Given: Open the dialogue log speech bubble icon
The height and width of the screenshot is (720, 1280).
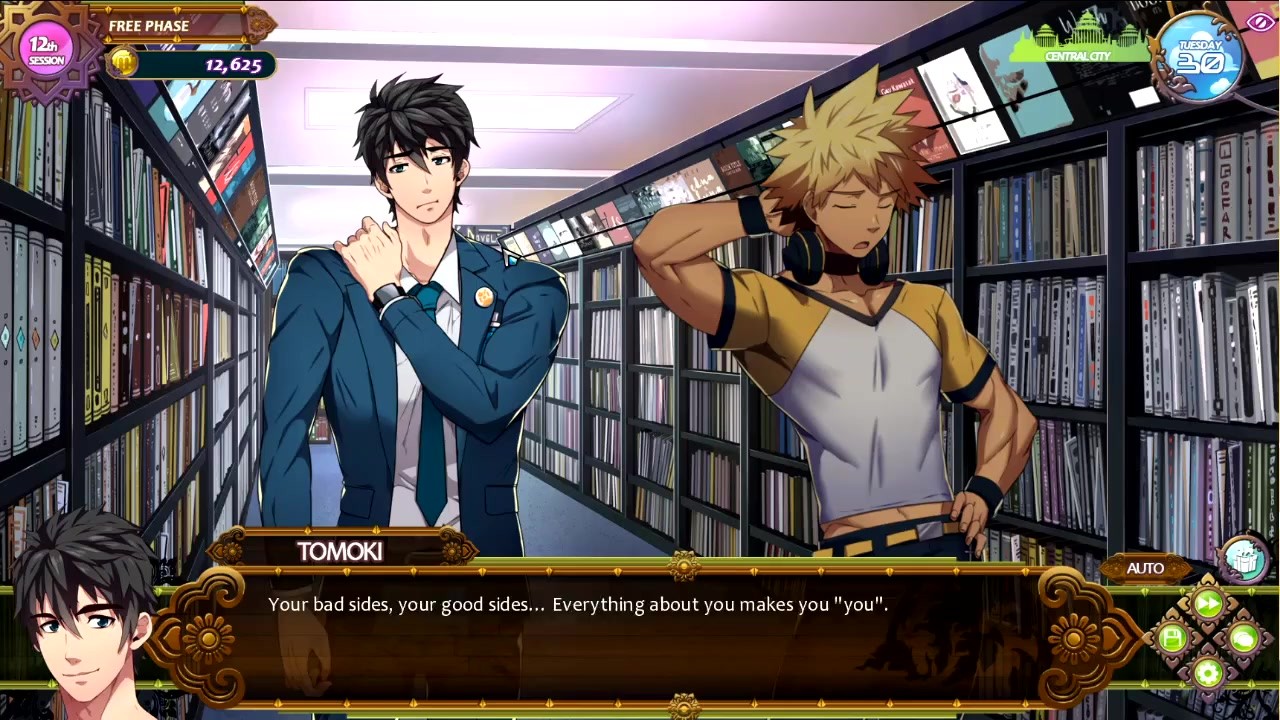Looking at the screenshot, I should [x=1243, y=638].
